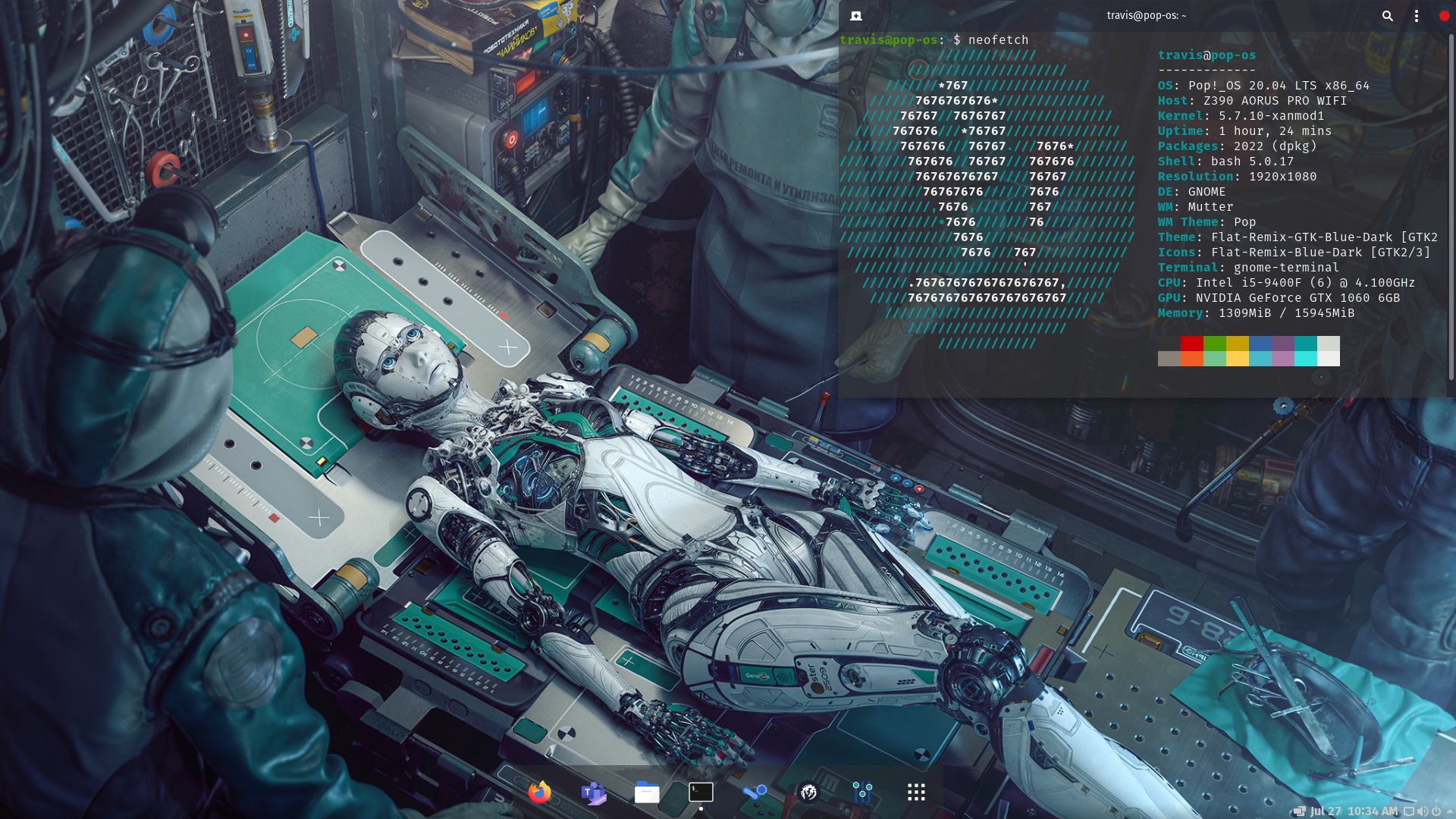Open the round dragon-emblem app in the dock
Viewport: 1456px width, 819px height.
807,792
